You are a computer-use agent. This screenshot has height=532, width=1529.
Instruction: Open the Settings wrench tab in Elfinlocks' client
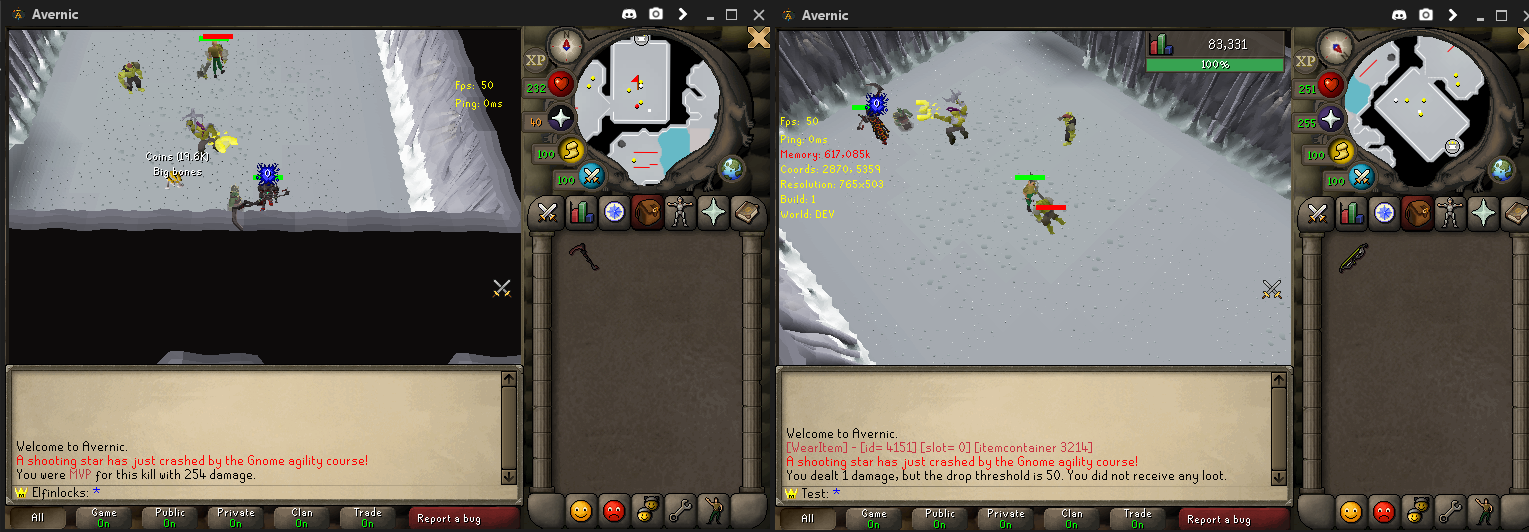[x=681, y=510]
